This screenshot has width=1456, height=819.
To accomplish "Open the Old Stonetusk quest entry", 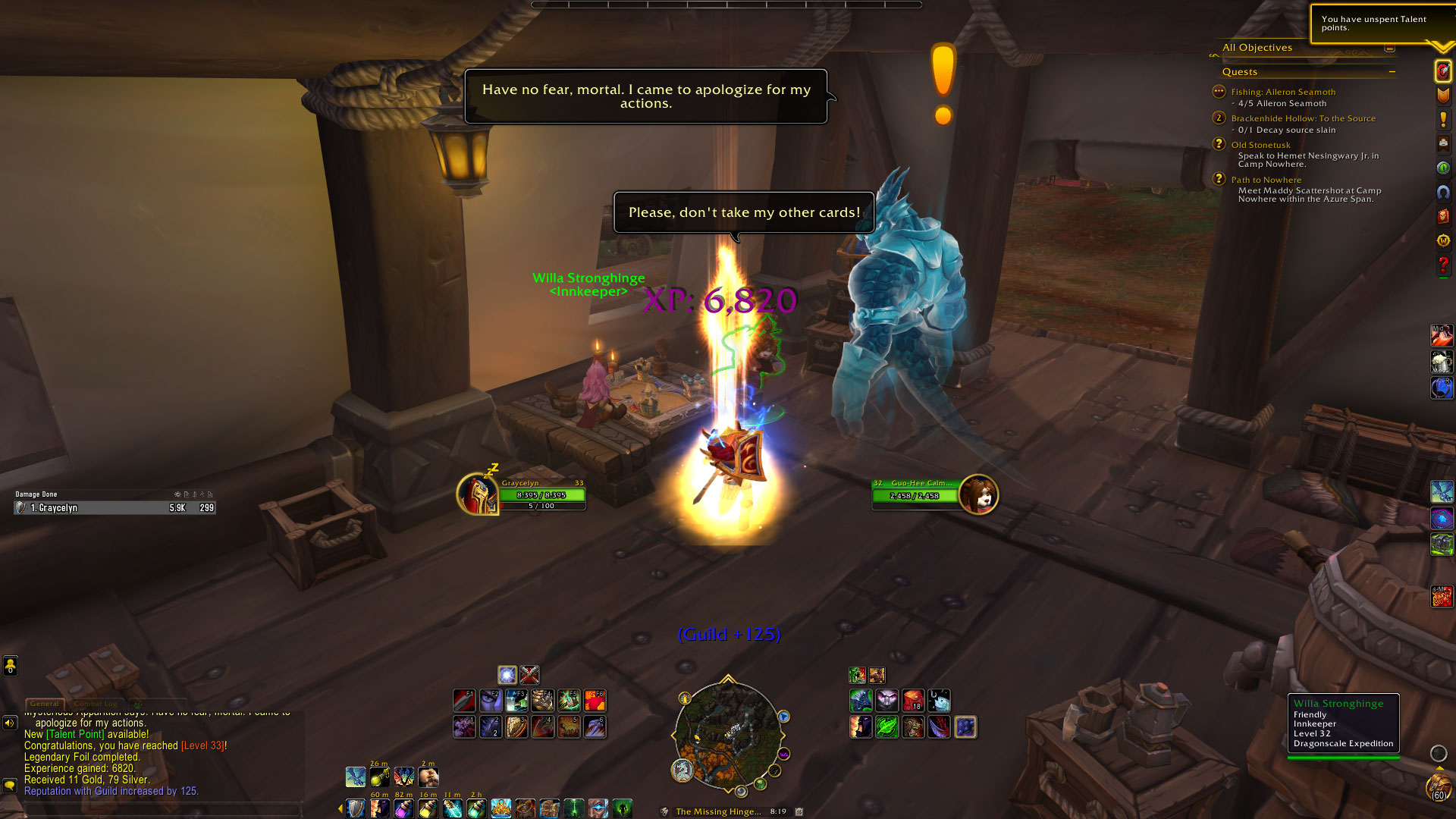I will tap(1260, 145).
